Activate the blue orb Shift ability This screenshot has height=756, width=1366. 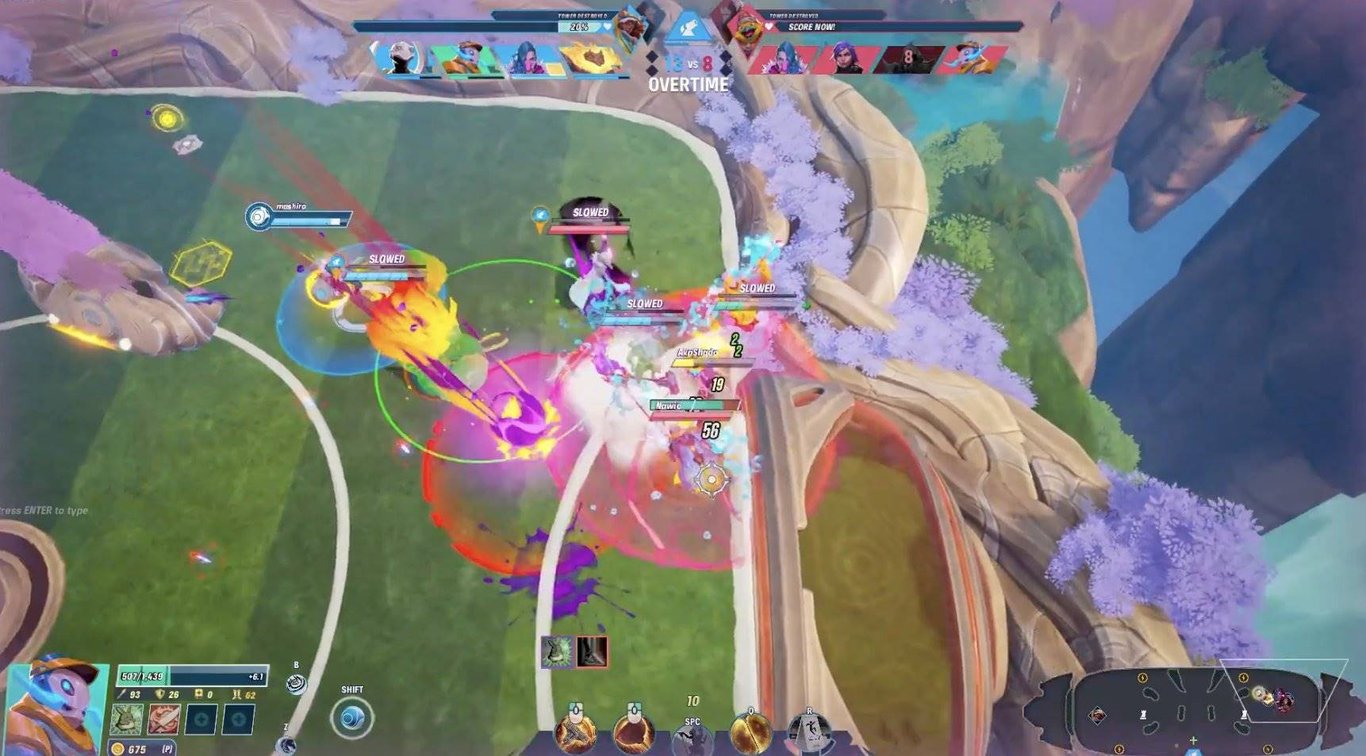click(x=351, y=718)
